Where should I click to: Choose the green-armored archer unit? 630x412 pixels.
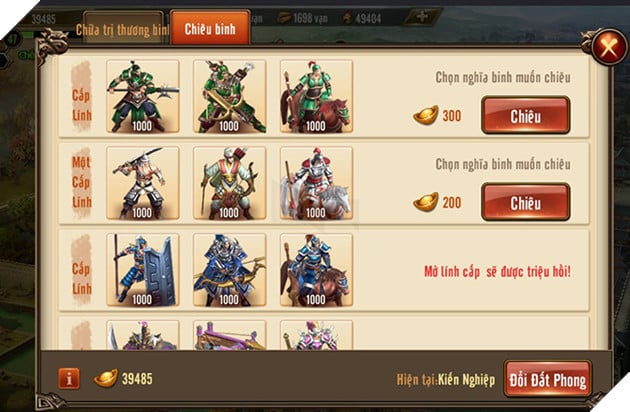point(229,97)
